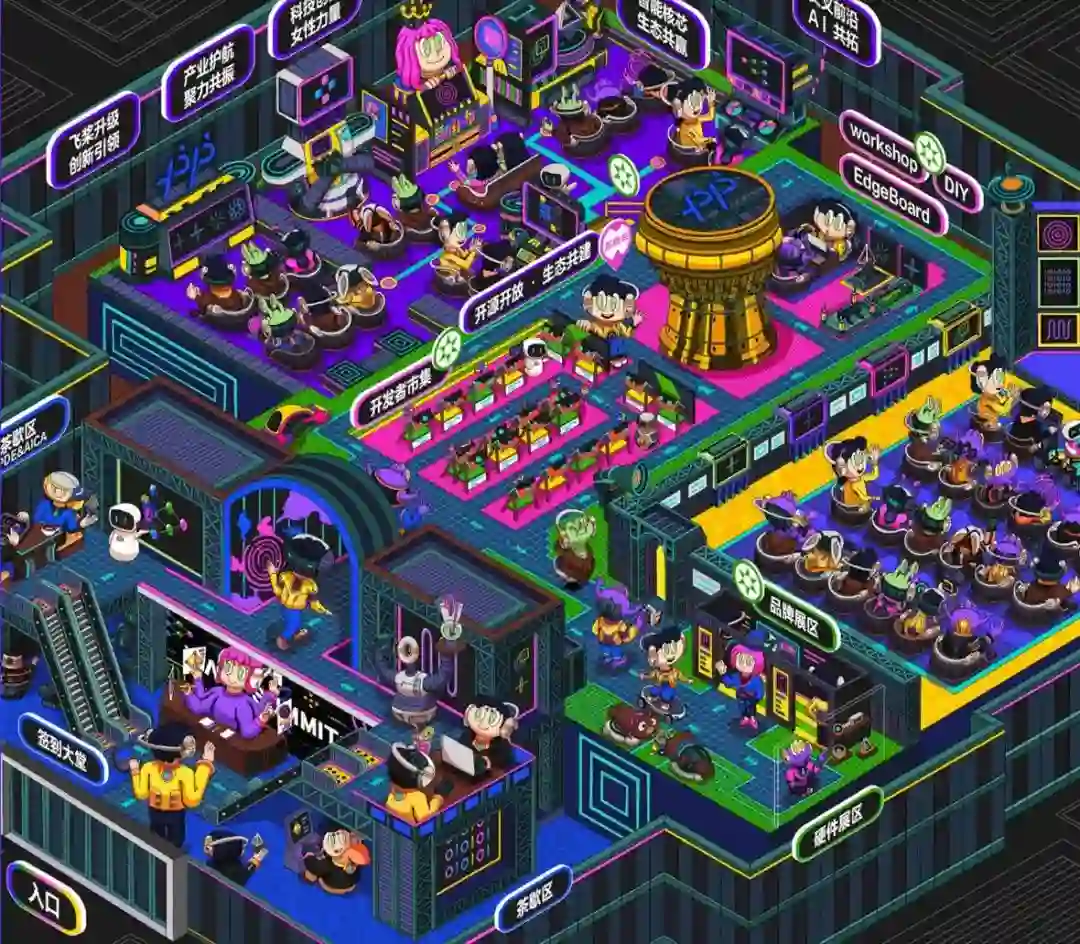
Task: Open the 产业护航 聚力共振 area label
Action: tap(207, 72)
